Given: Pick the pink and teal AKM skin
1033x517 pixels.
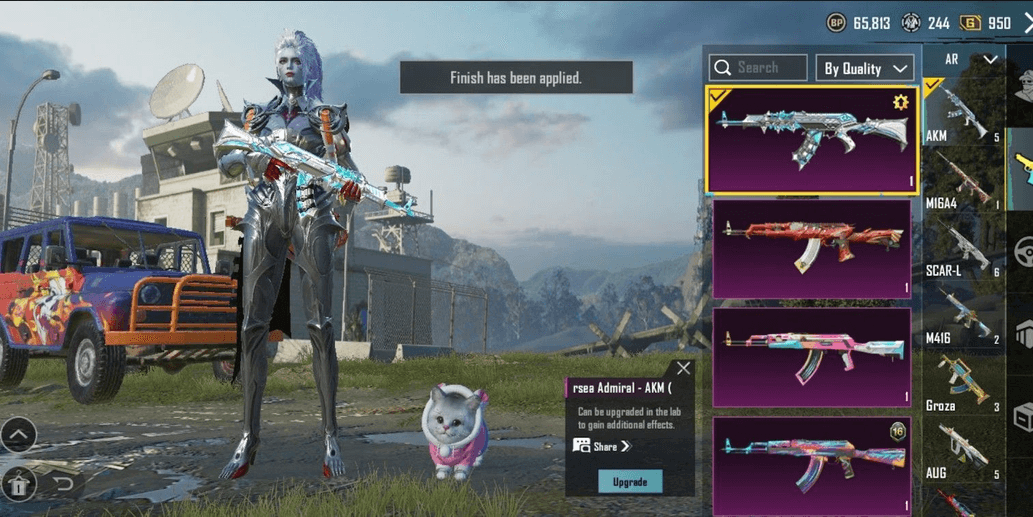Looking at the screenshot, I should (x=810, y=357).
